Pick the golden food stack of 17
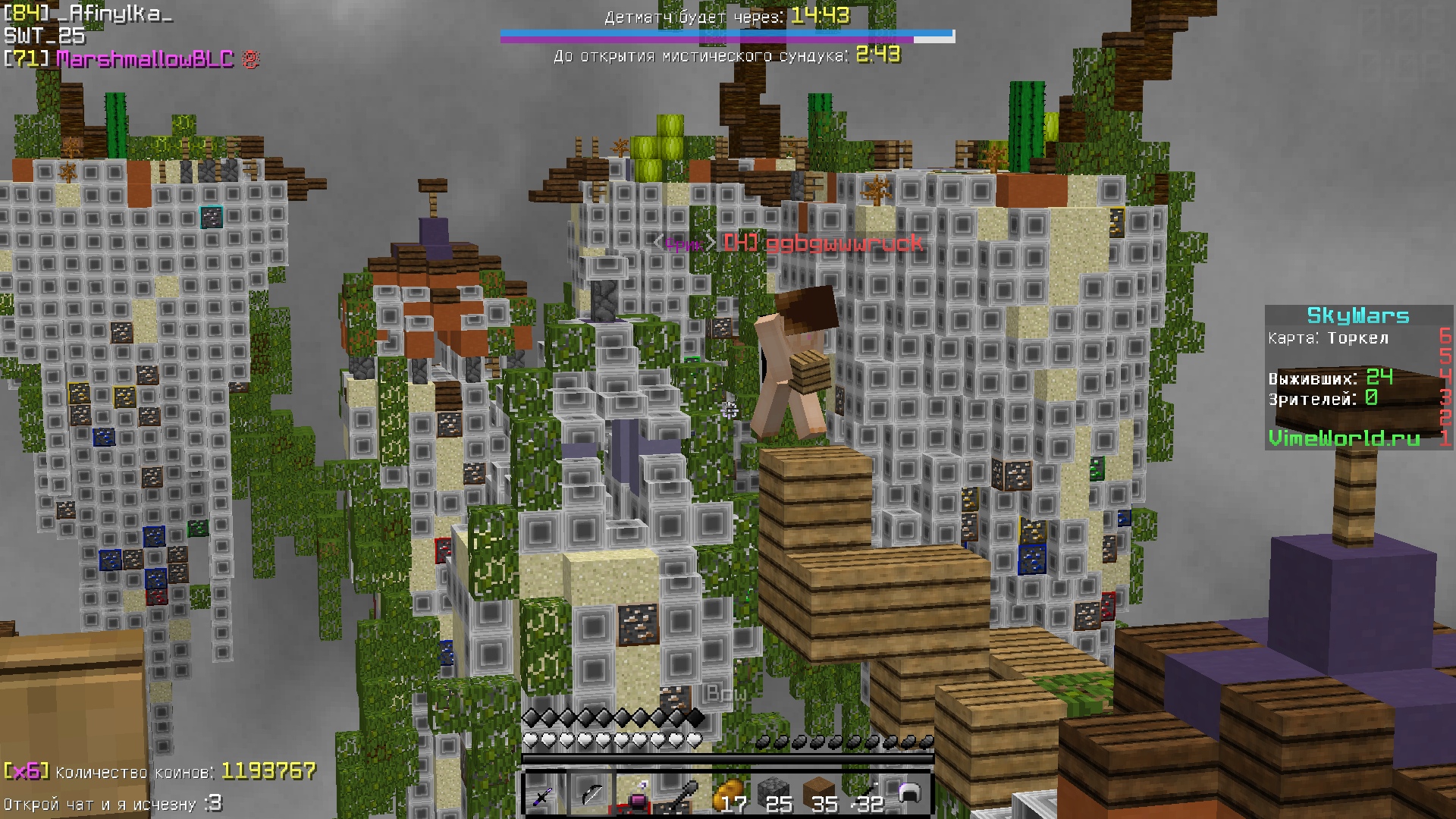The image size is (1456, 819). (726, 794)
